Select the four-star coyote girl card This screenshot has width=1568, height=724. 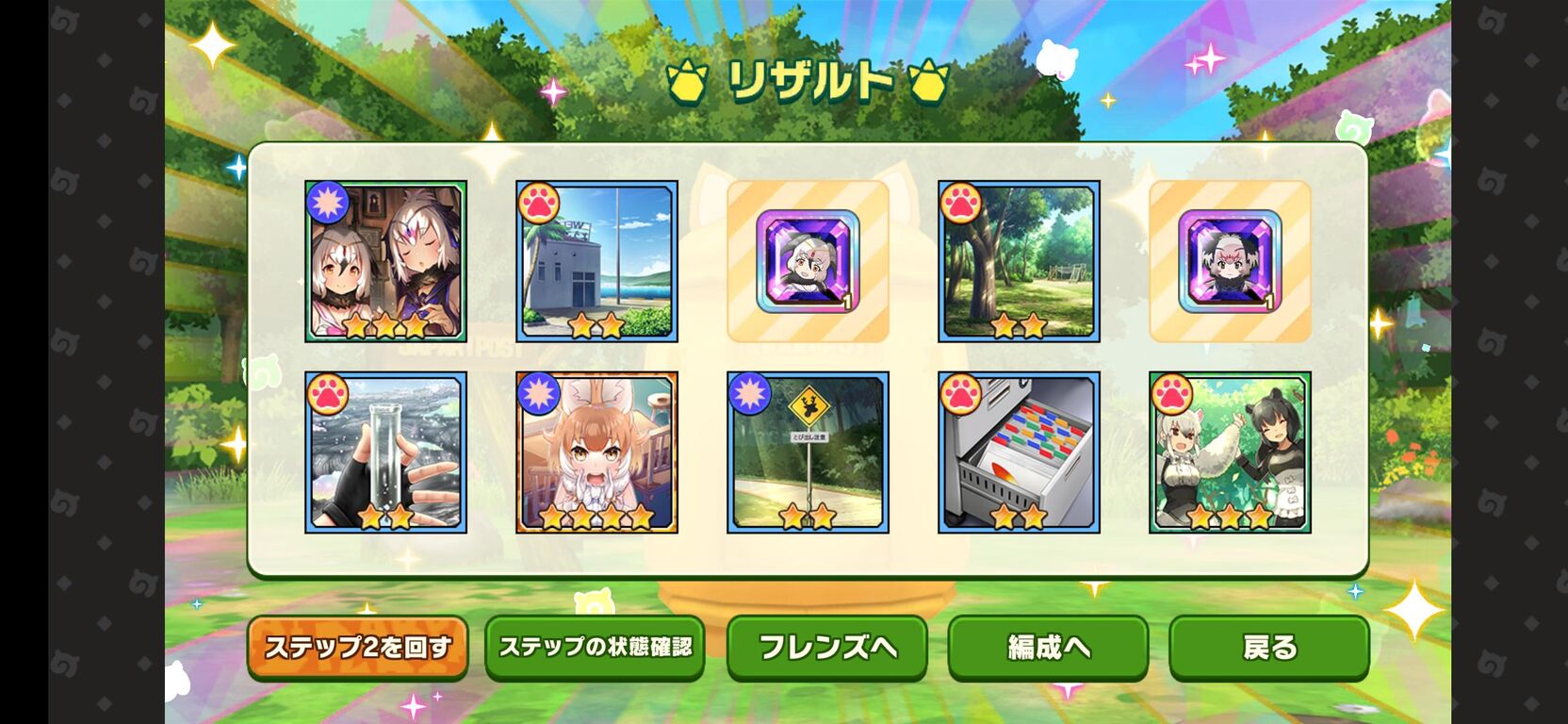(595, 452)
